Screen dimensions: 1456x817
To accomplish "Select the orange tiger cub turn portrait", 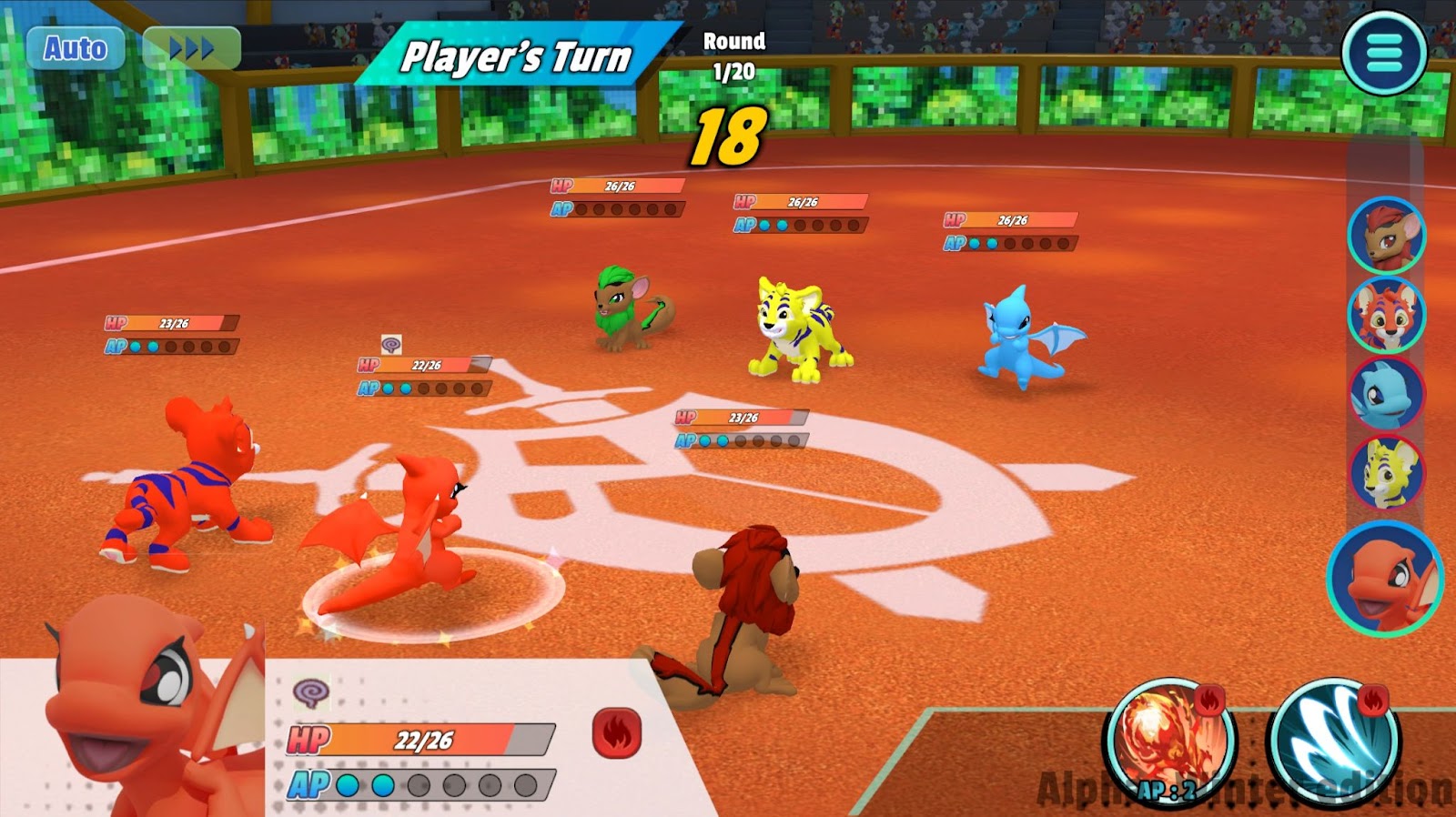I will click(x=1386, y=315).
